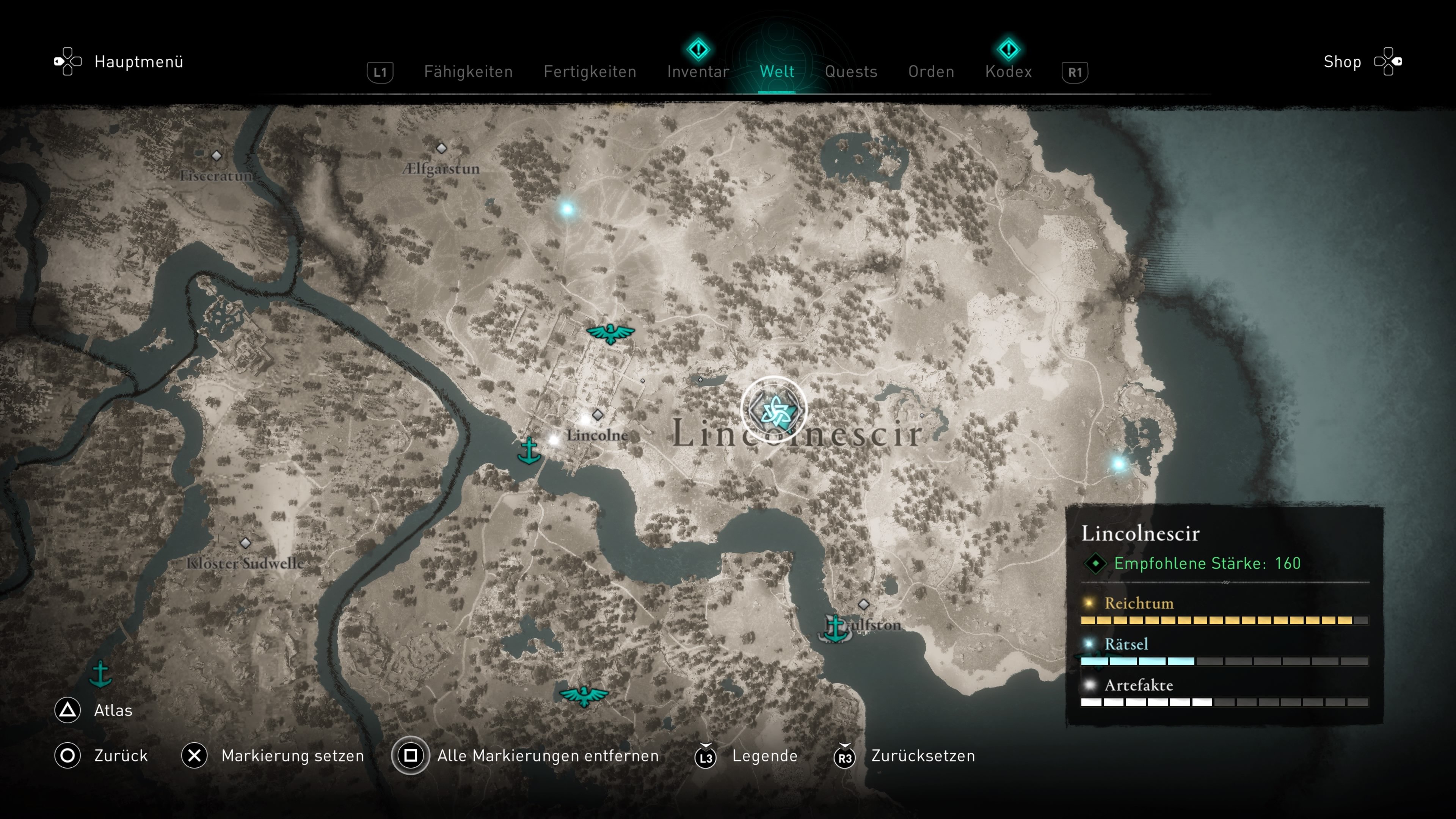Open the Hauptmenü
Image resolution: width=1456 pixels, height=819 pixels.
click(138, 61)
